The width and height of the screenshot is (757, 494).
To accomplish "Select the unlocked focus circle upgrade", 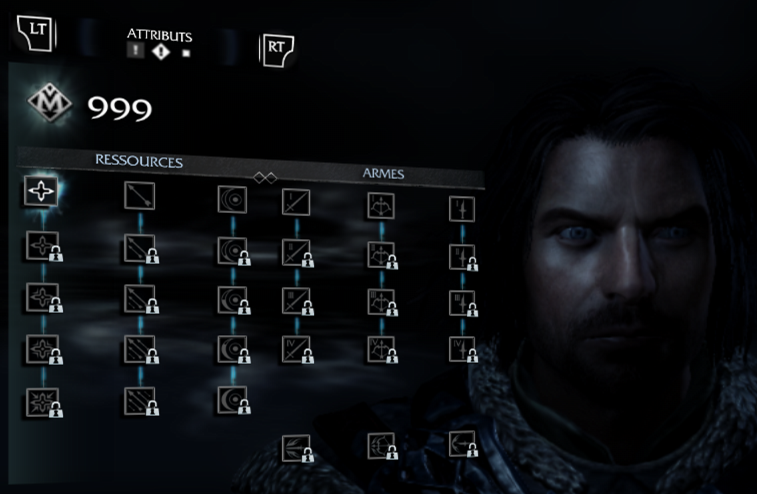I will [232, 199].
